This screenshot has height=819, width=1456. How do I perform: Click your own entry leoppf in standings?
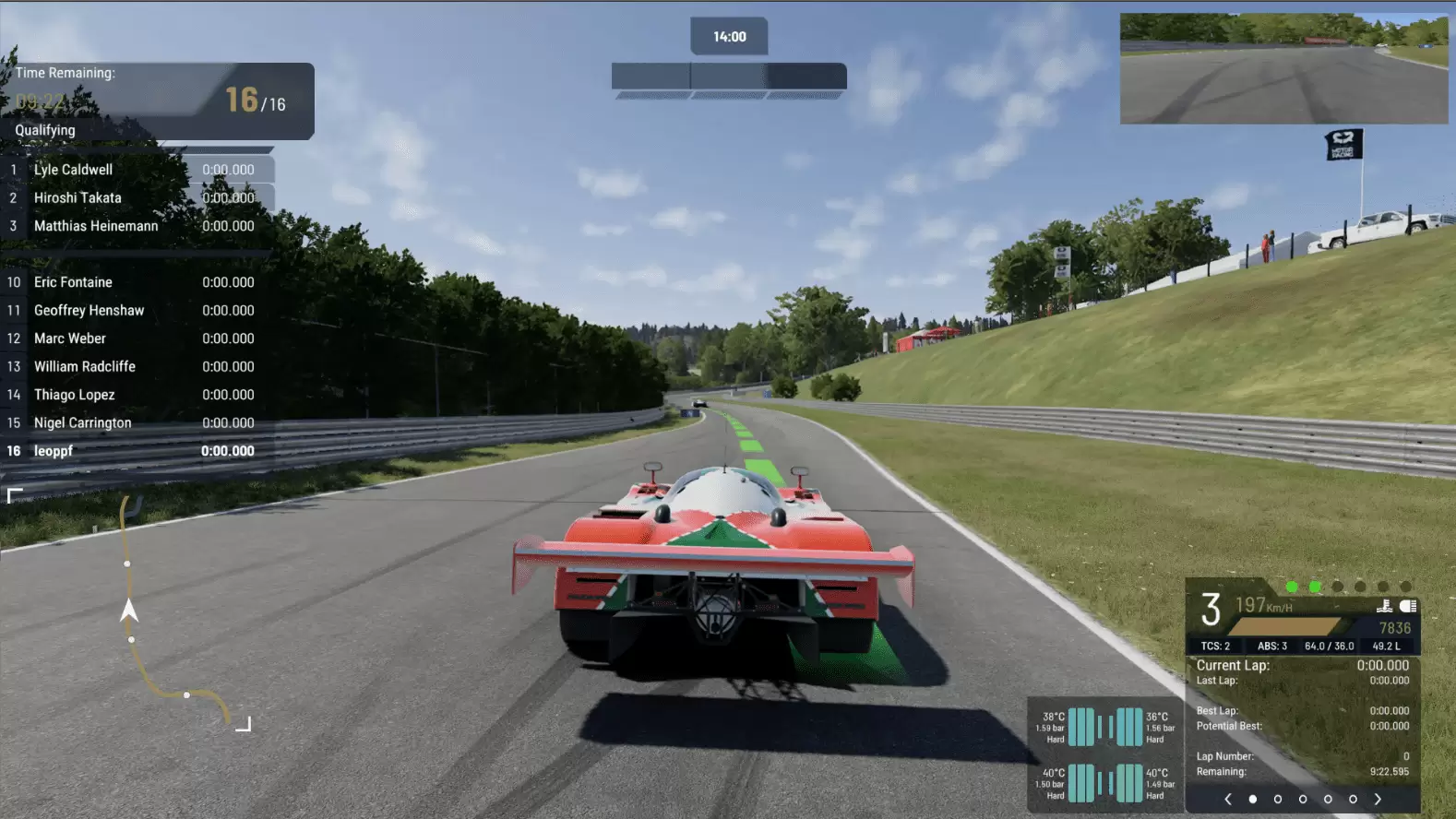tap(54, 451)
